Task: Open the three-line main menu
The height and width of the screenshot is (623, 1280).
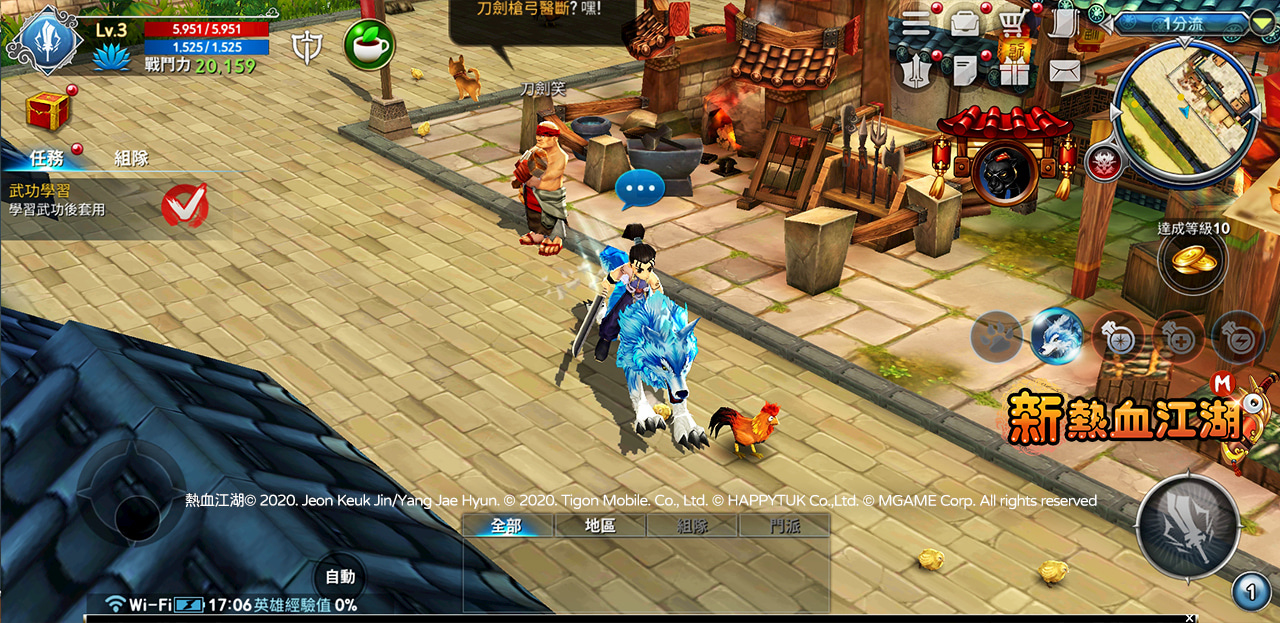Action: click(x=916, y=23)
